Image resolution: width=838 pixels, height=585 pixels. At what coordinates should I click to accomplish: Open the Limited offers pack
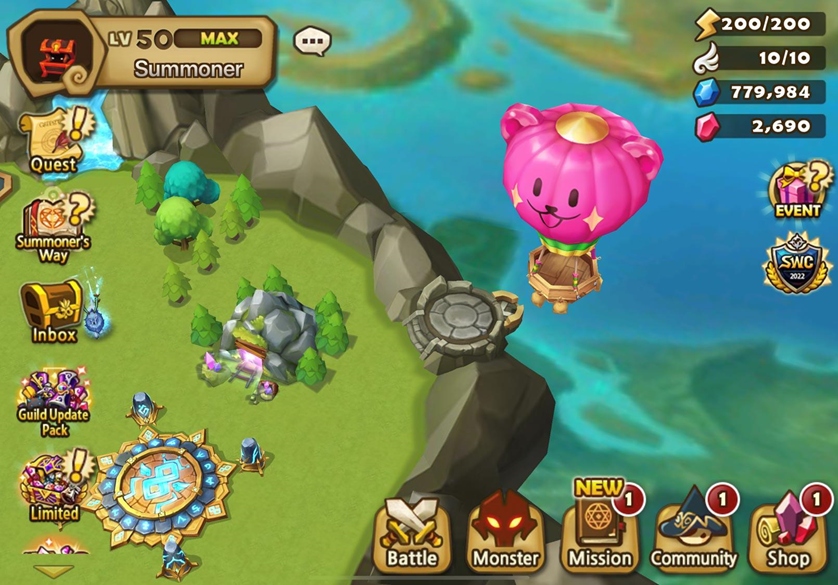pyautogui.click(x=53, y=484)
